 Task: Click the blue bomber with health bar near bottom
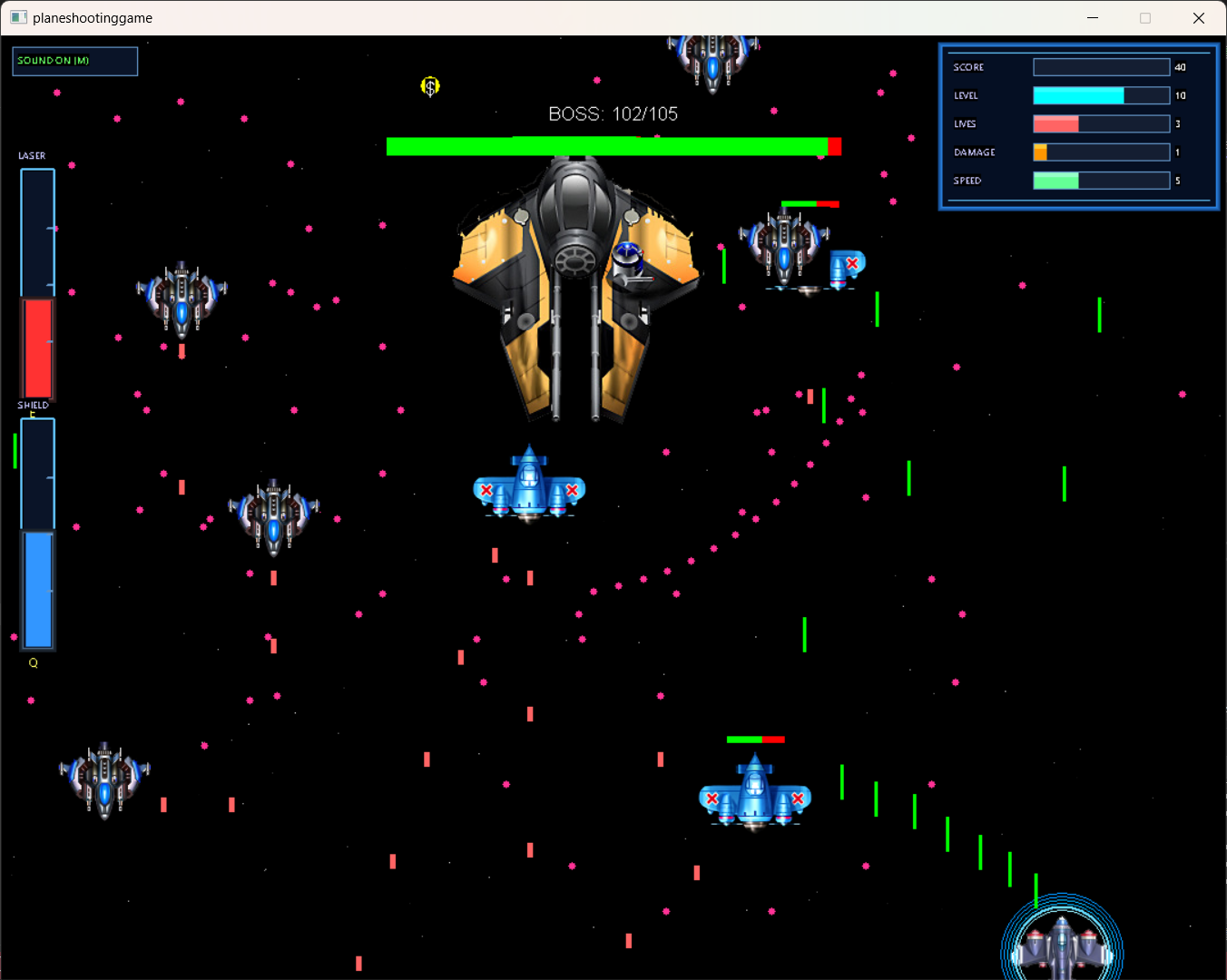click(755, 799)
